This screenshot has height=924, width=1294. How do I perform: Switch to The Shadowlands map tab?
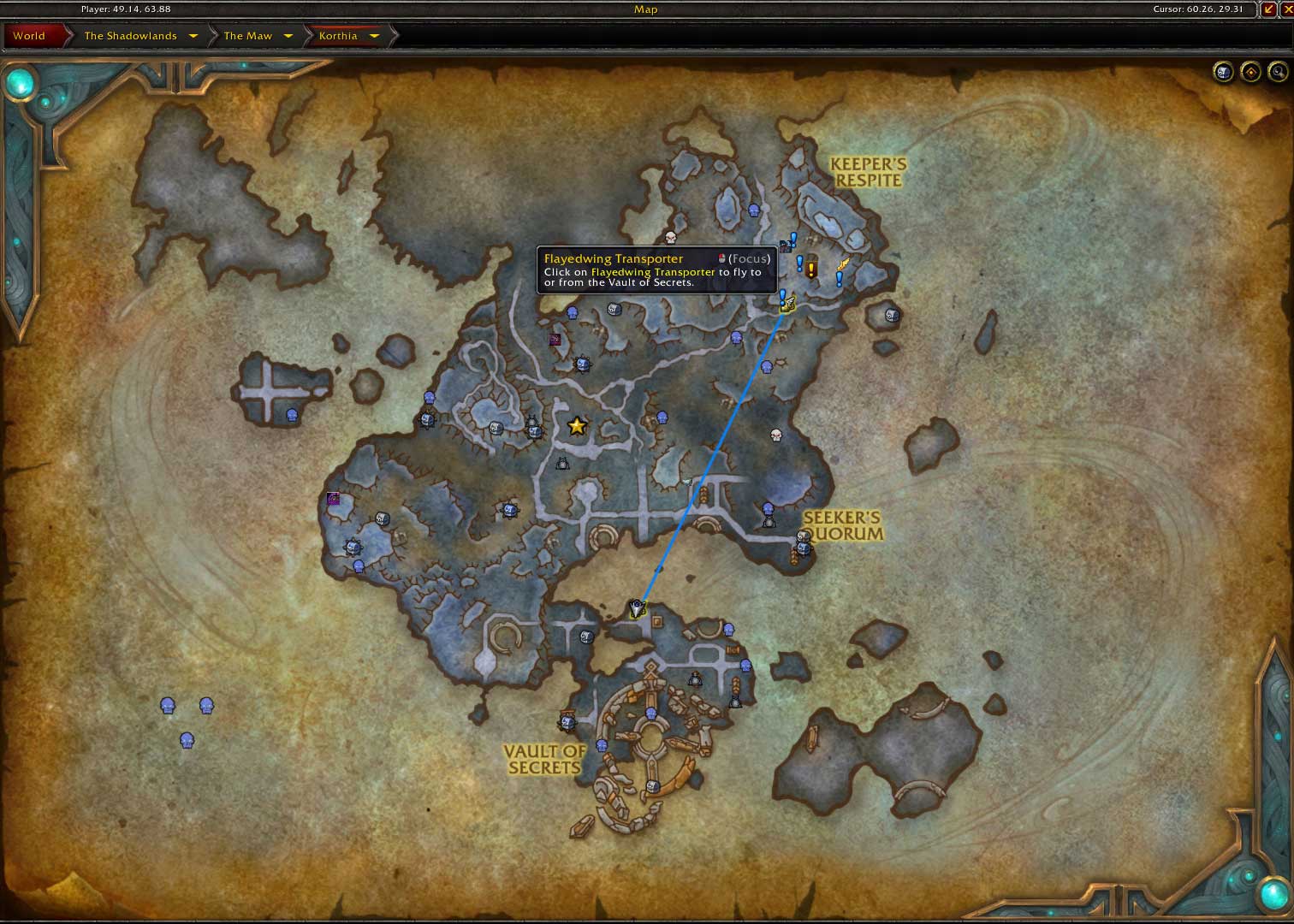[130, 36]
